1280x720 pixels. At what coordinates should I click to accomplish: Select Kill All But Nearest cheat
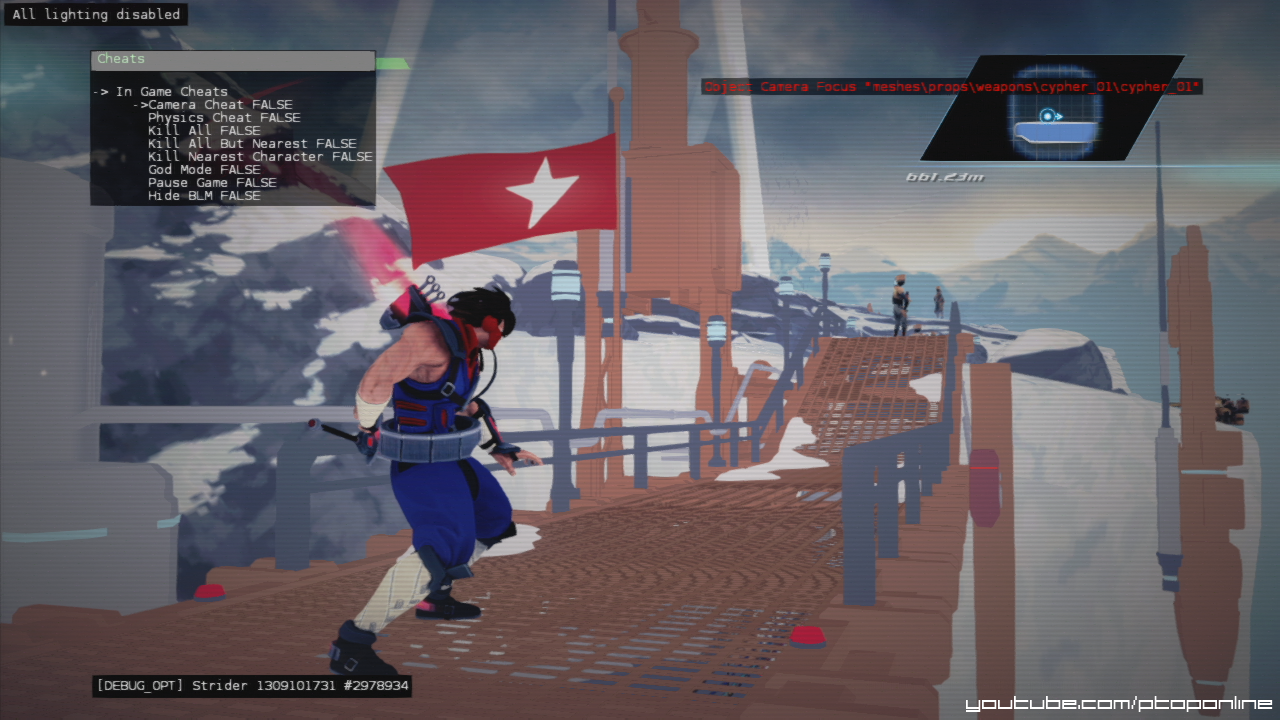pyautogui.click(x=251, y=144)
